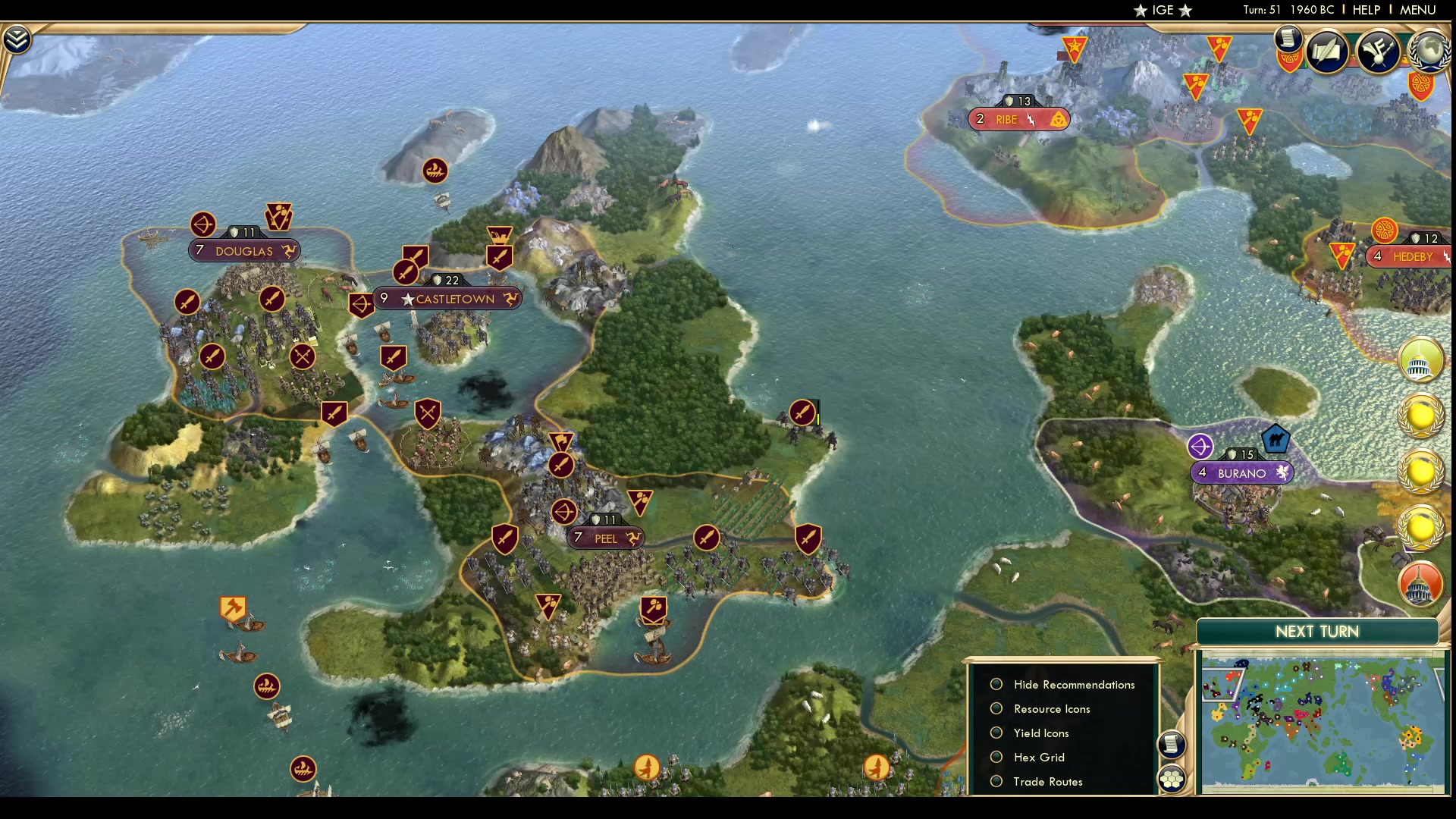Enable Hide Recommendations
The image size is (1456, 819).
point(996,684)
